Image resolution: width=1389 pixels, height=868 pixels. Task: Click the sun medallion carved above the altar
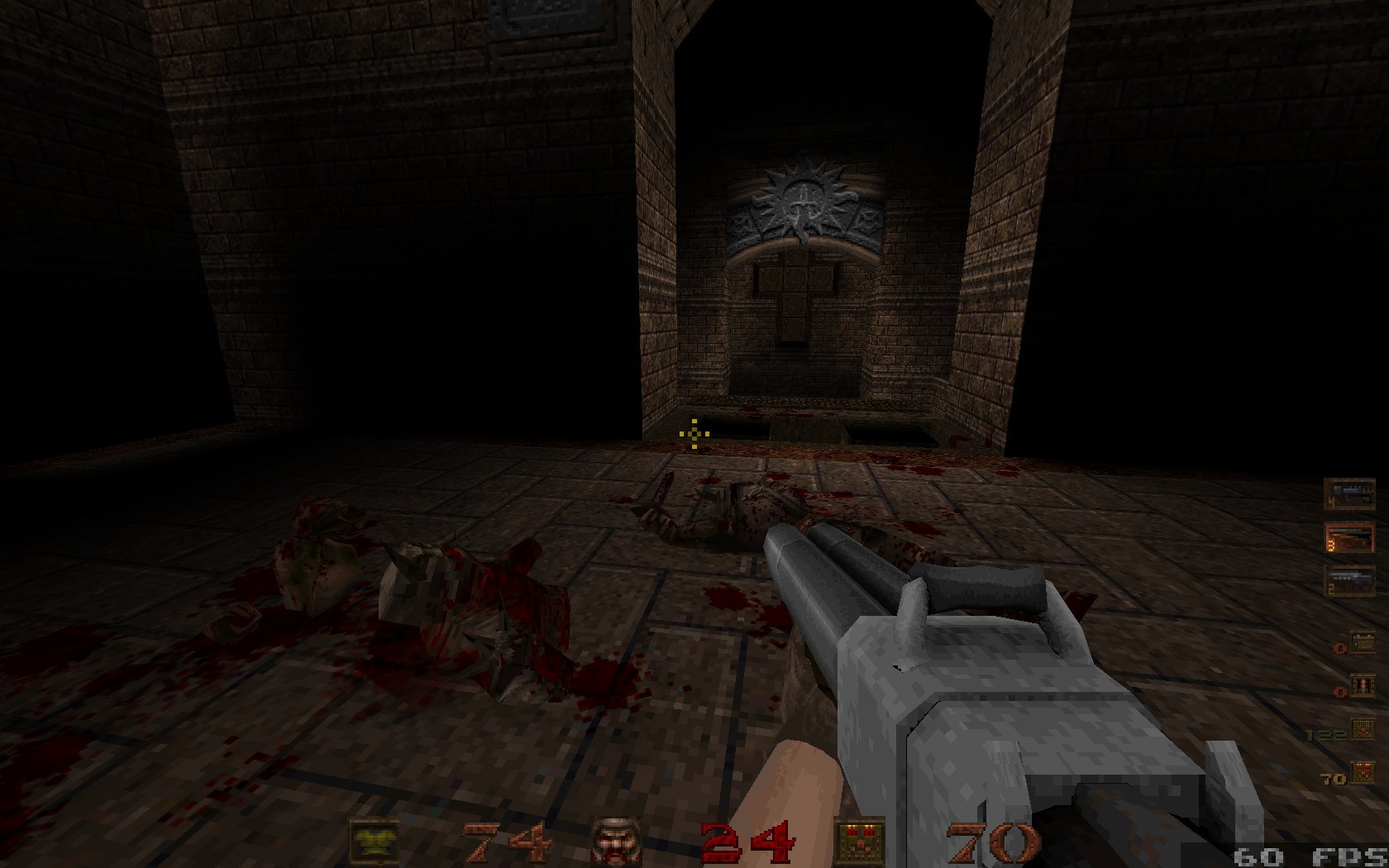[x=800, y=201]
